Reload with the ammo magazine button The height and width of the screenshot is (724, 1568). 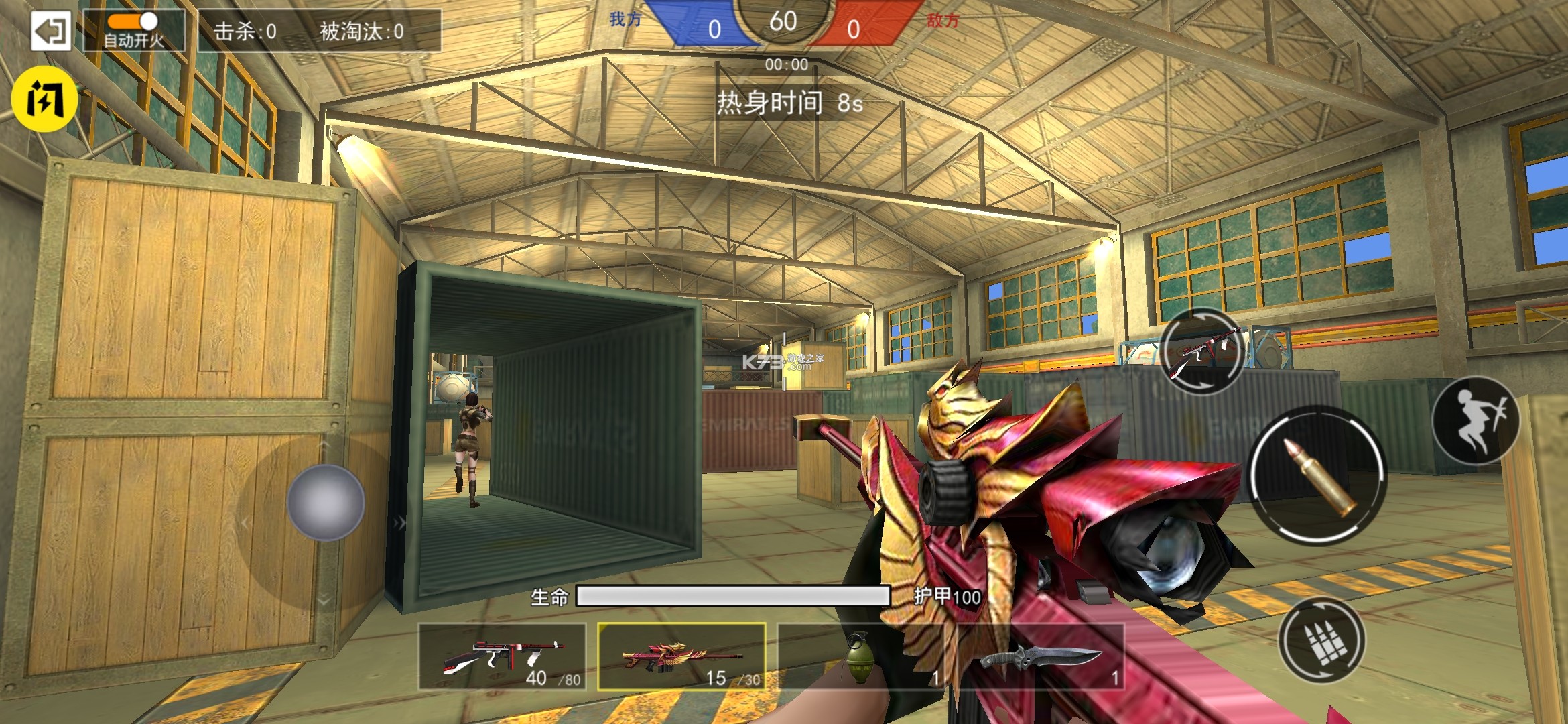click(1321, 640)
